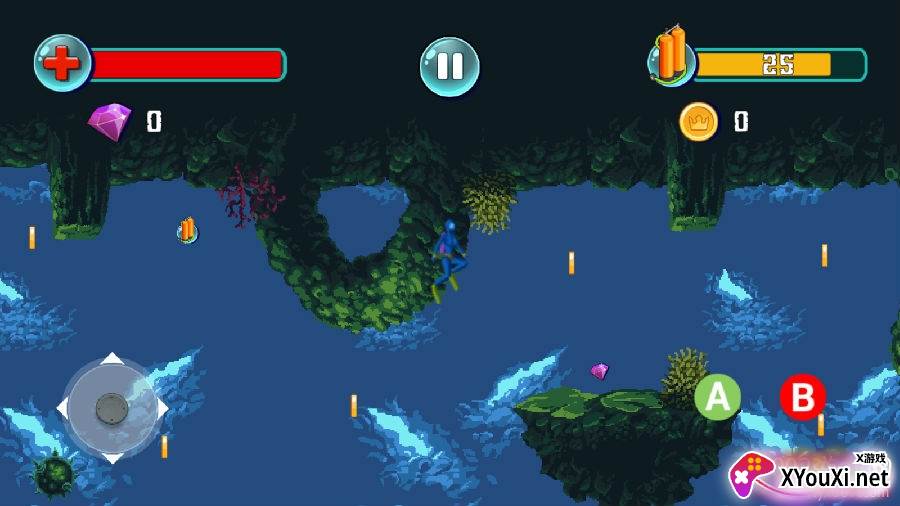Push the virtual joystick's up arrow
Image resolution: width=900 pixels, height=506 pixels.
[x=112, y=359]
